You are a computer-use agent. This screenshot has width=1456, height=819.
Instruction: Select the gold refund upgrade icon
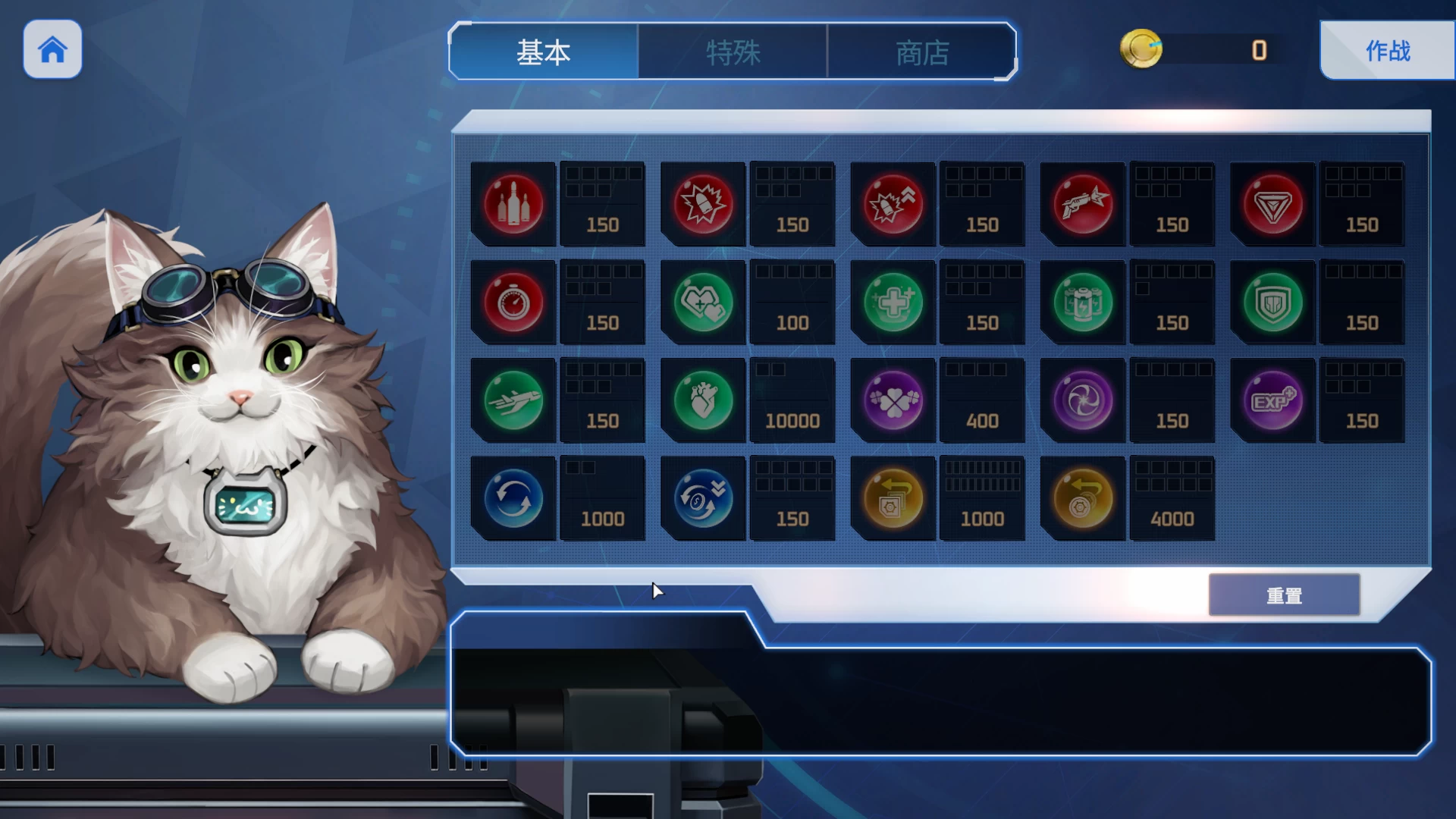(893, 498)
